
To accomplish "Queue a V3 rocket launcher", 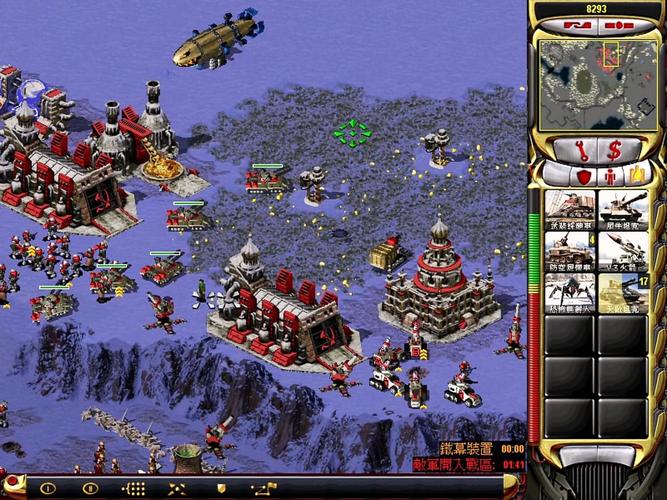I will (624, 252).
